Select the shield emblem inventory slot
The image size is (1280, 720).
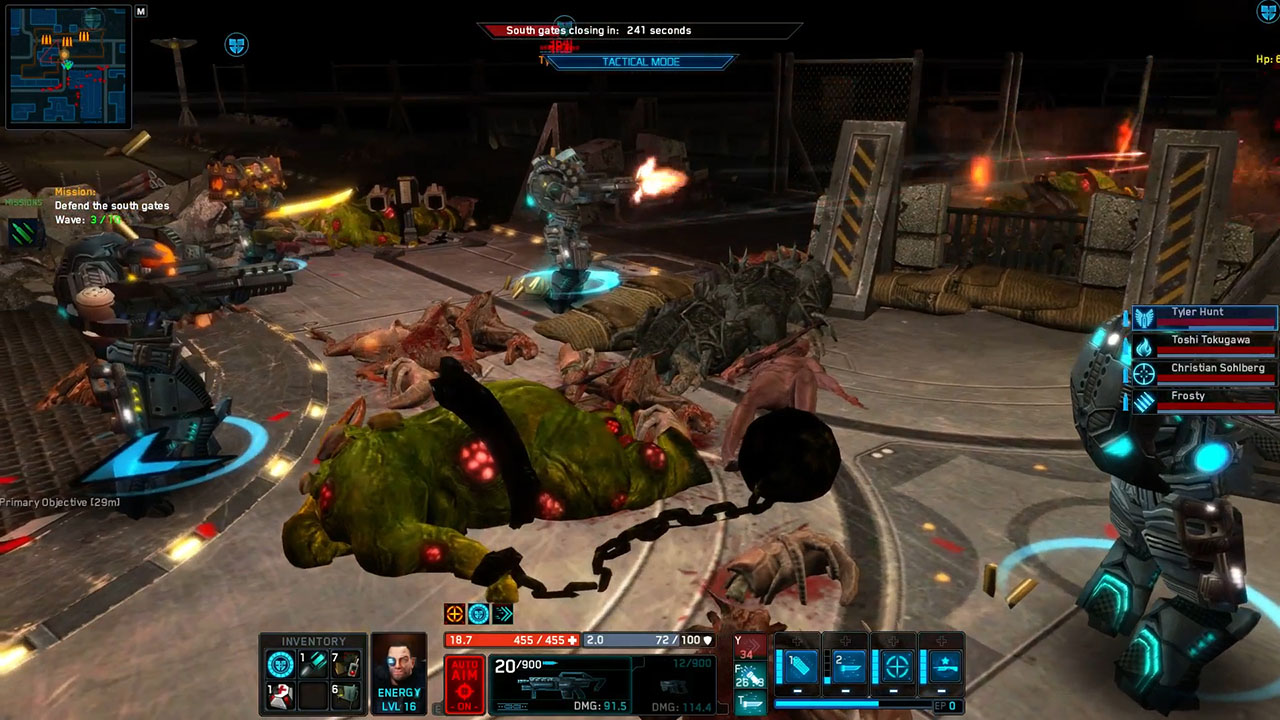pos(282,664)
